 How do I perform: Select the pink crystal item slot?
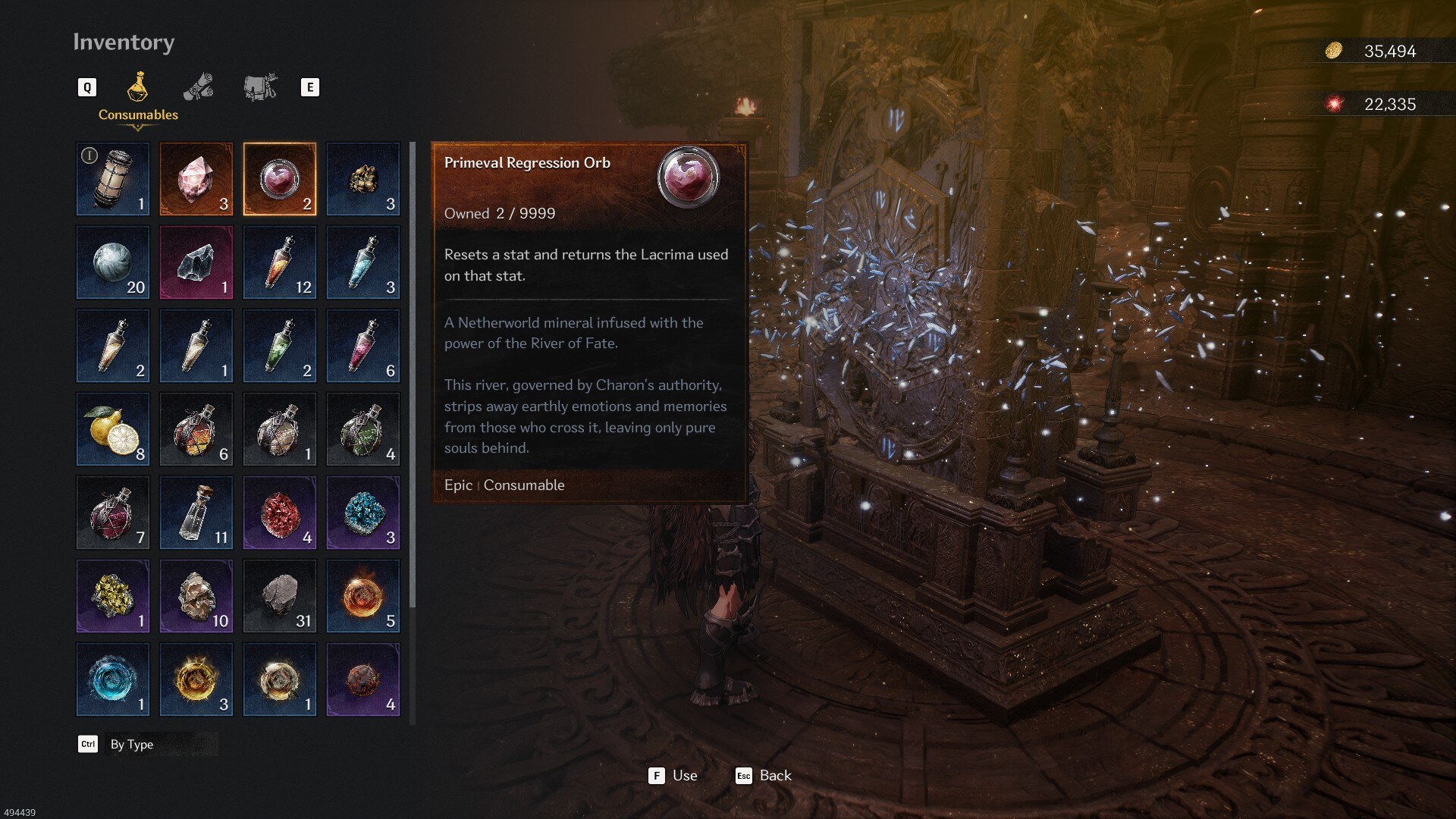[196, 179]
